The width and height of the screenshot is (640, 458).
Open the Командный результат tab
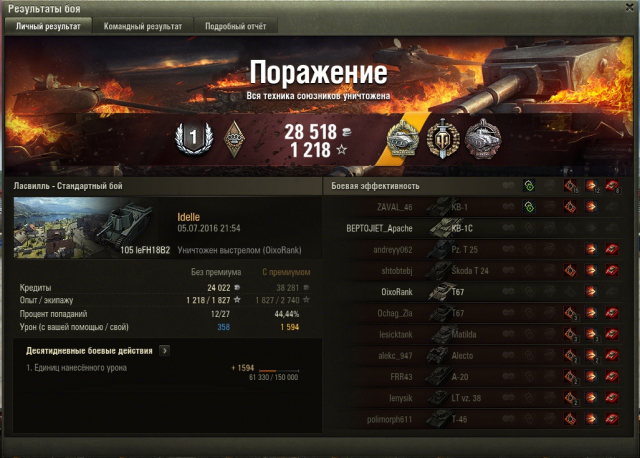[141, 27]
